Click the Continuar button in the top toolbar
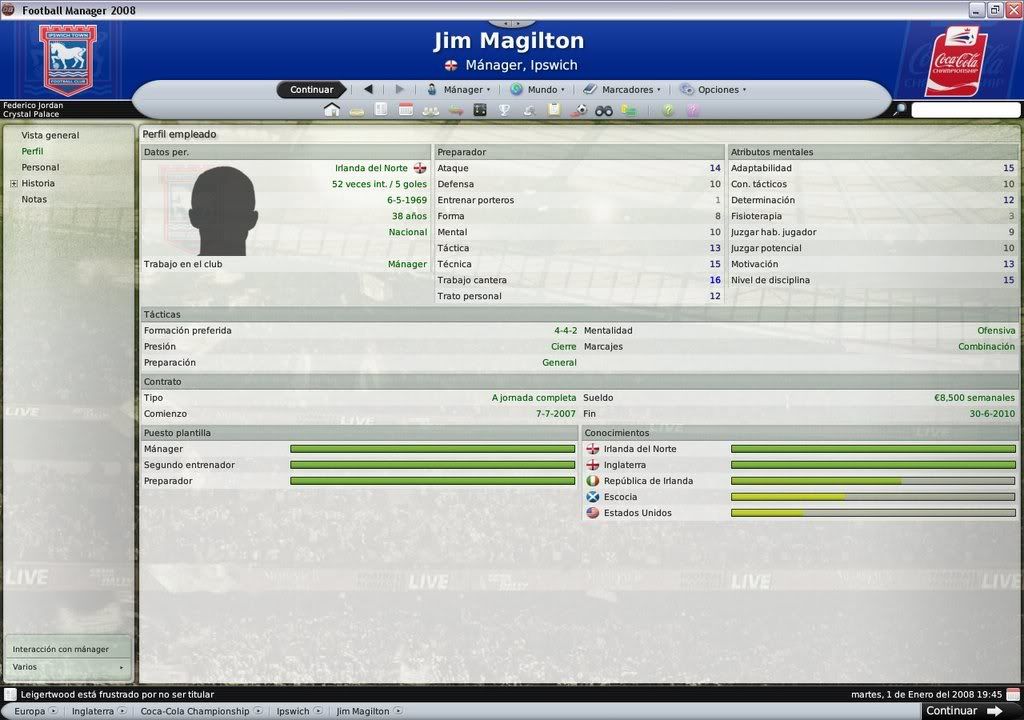1024x720 pixels. [311, 90]
